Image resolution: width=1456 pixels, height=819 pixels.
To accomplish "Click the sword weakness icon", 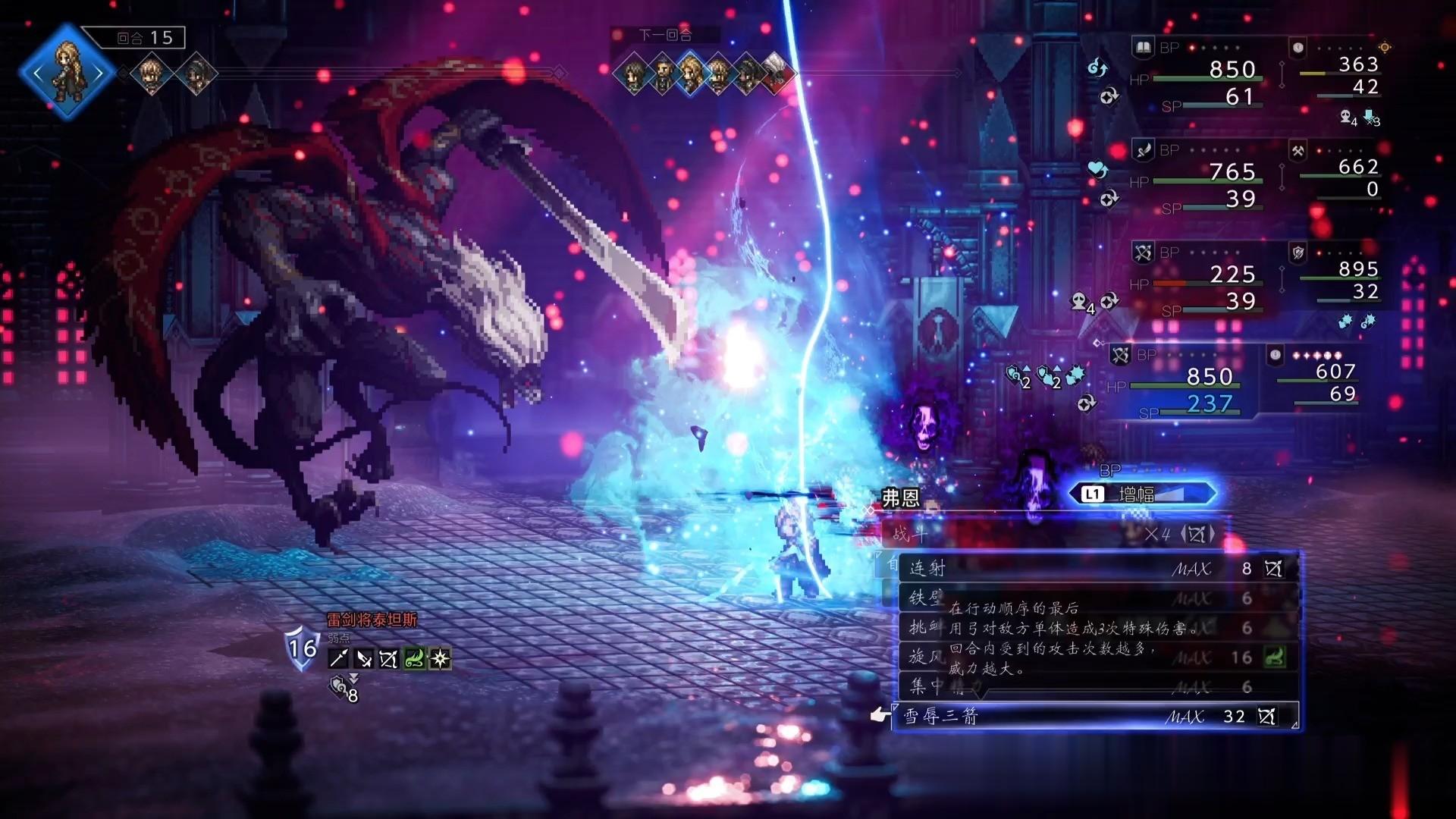I will (364, 659).
